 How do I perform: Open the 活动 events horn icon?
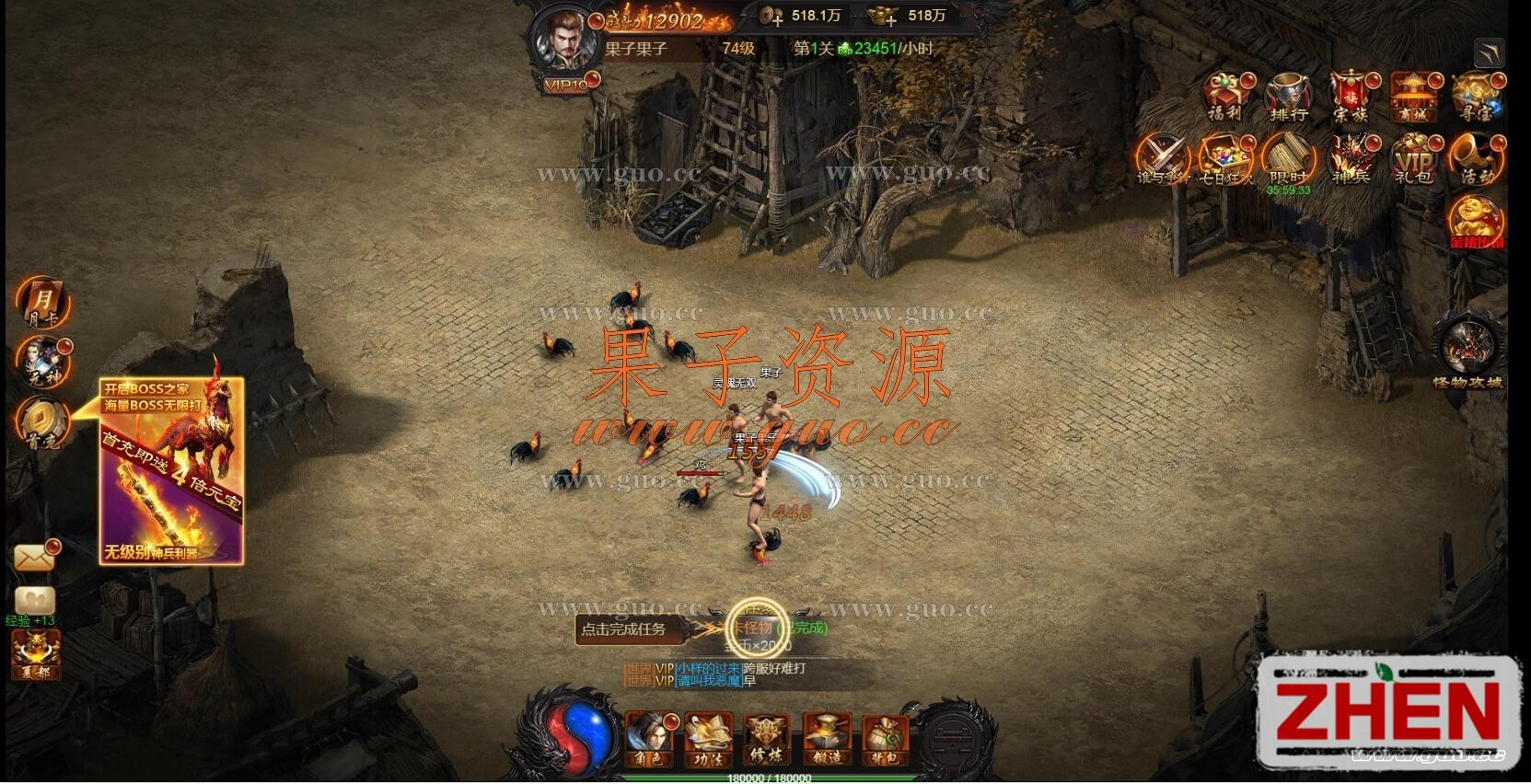coord(1476,158)
